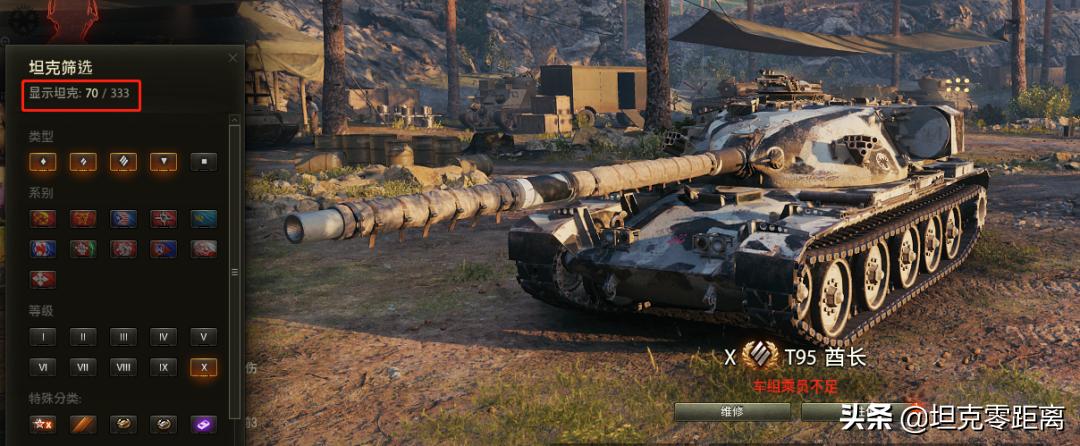Filter tanks by tier III
Image resolution: width=1080 pixels, height=446 pixels.
coord(123,337)
